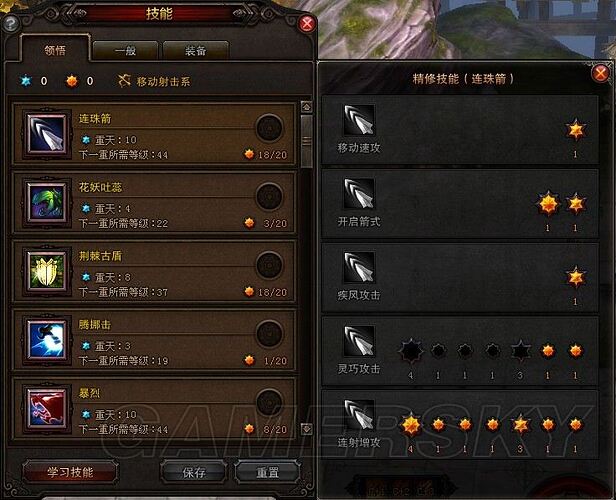Image resolution: width=616 pixels, height=500 pixels.
Task: Choose the 疾风攻击 refinement icon
Action: [359, 267]
